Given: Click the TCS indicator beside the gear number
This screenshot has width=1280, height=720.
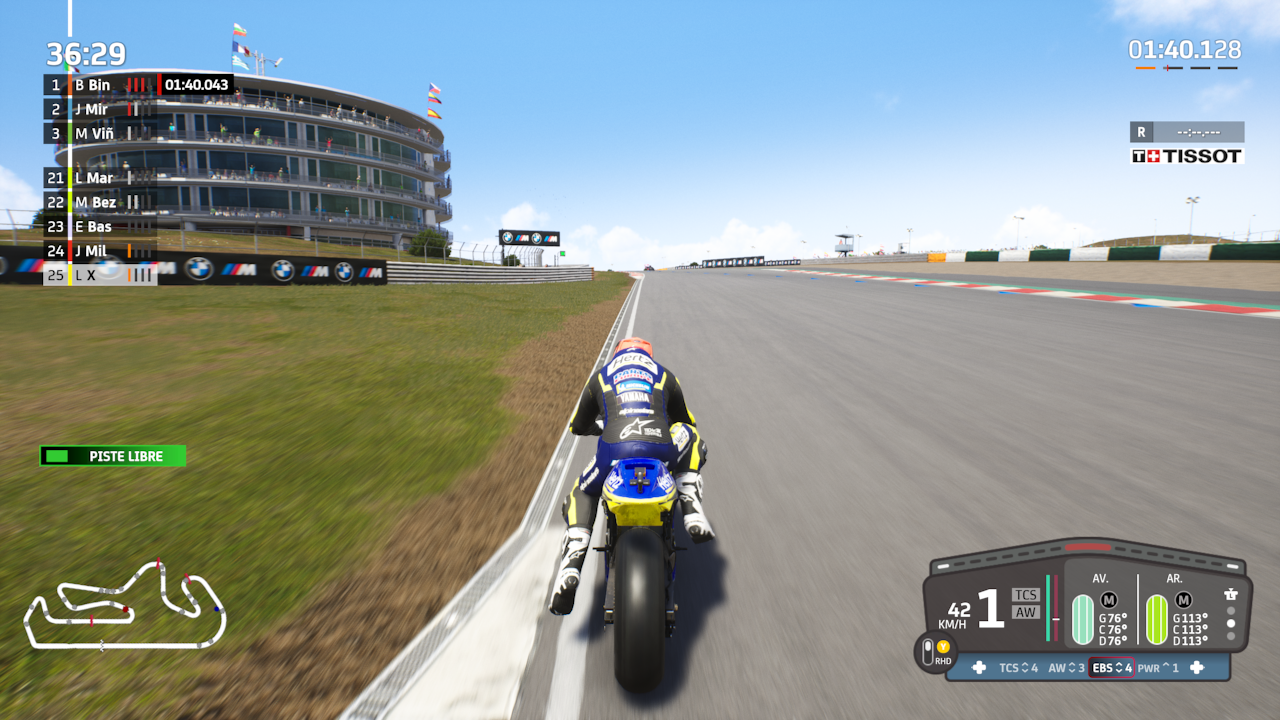Looking at the screenshot, I should coord(1025,595).
